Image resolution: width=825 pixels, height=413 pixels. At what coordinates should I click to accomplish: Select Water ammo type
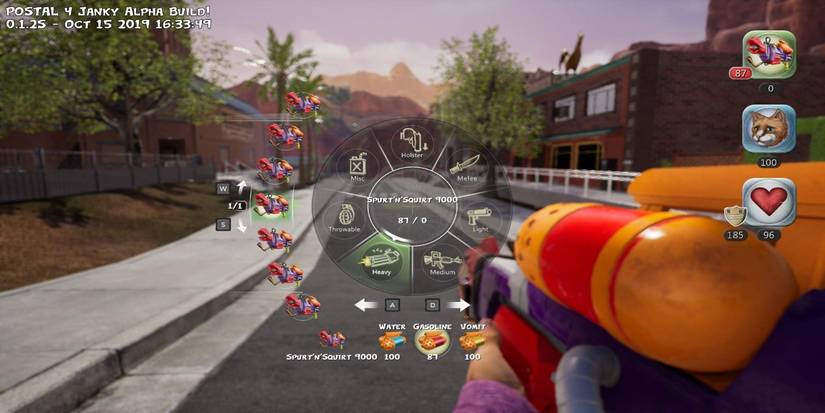pyautogui.click(x=391, y=342)
